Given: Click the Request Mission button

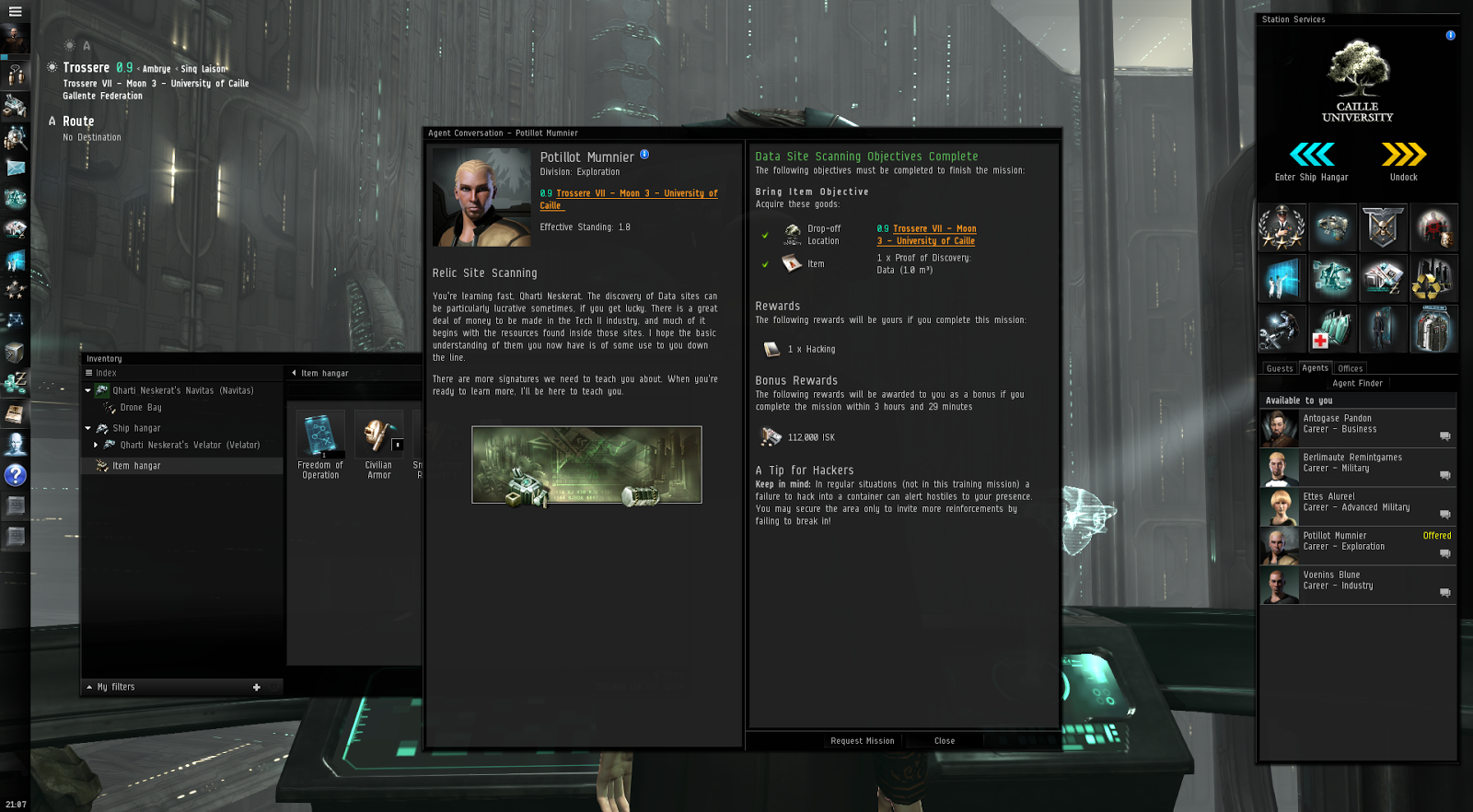Looking at the screenshot, I should (862, 741).
